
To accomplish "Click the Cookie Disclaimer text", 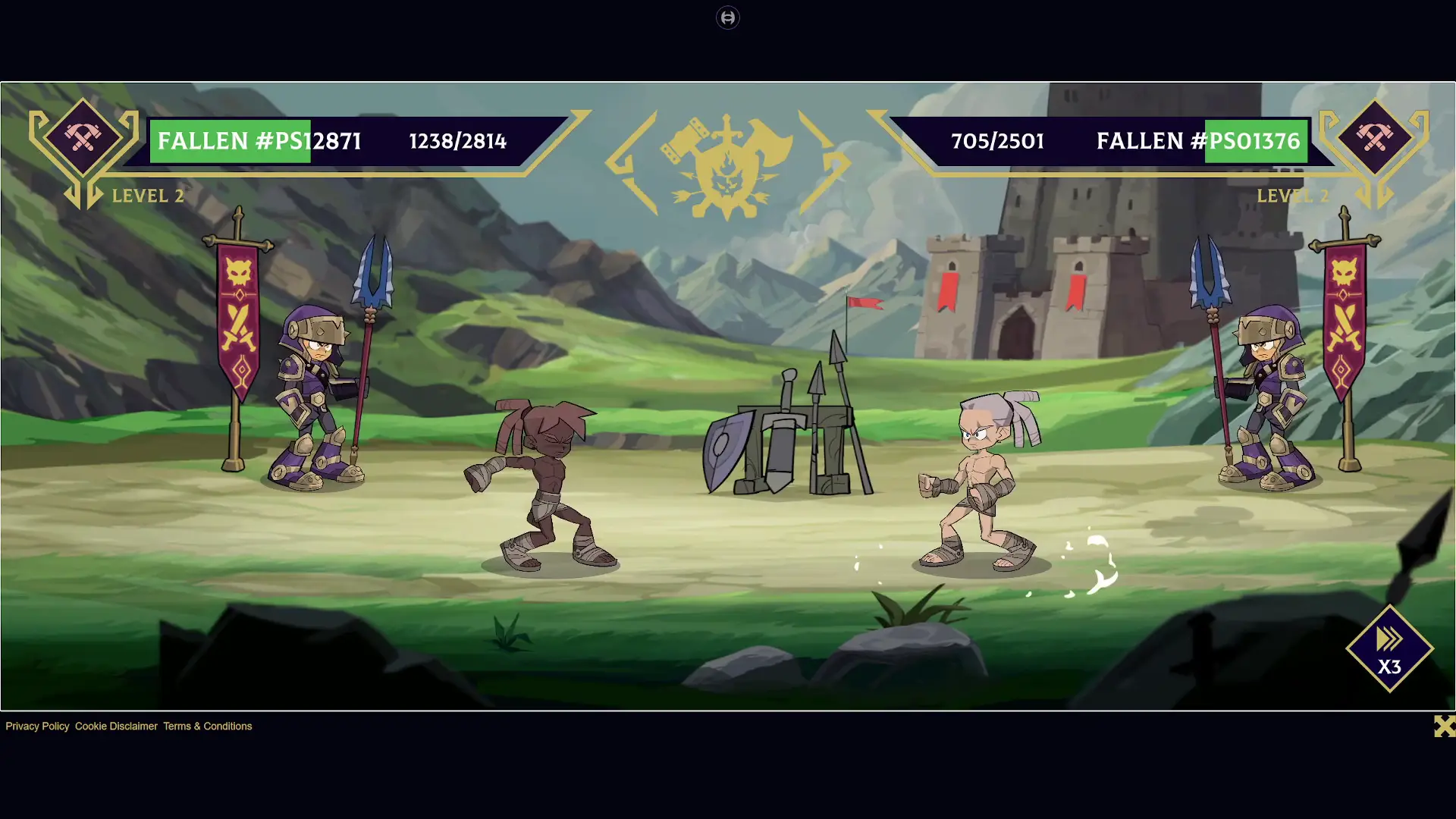I will 115,726.
